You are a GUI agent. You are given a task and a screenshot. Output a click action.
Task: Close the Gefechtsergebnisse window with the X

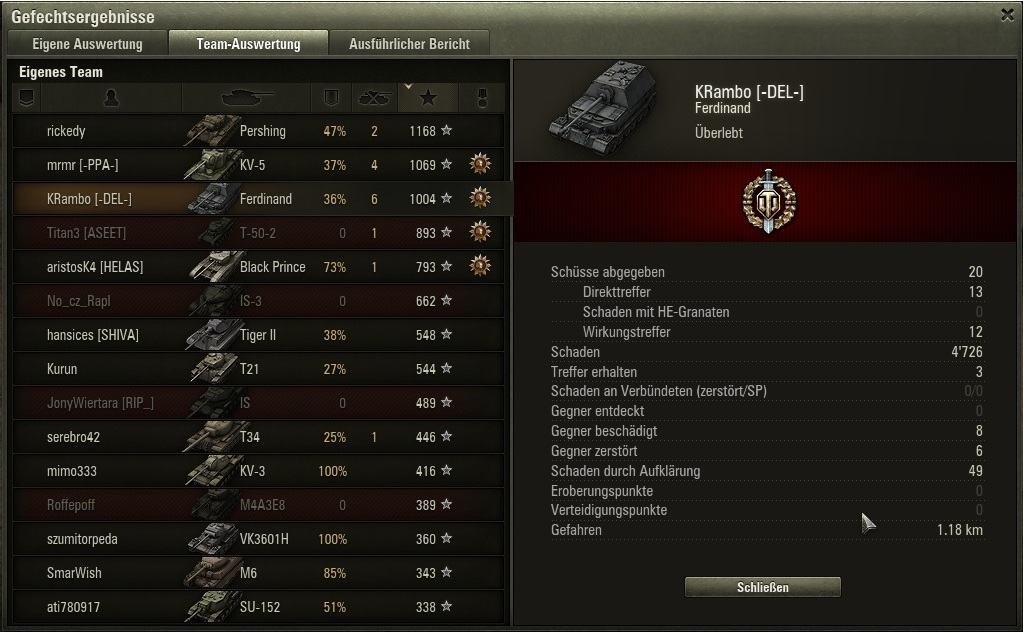[1007, 15]
